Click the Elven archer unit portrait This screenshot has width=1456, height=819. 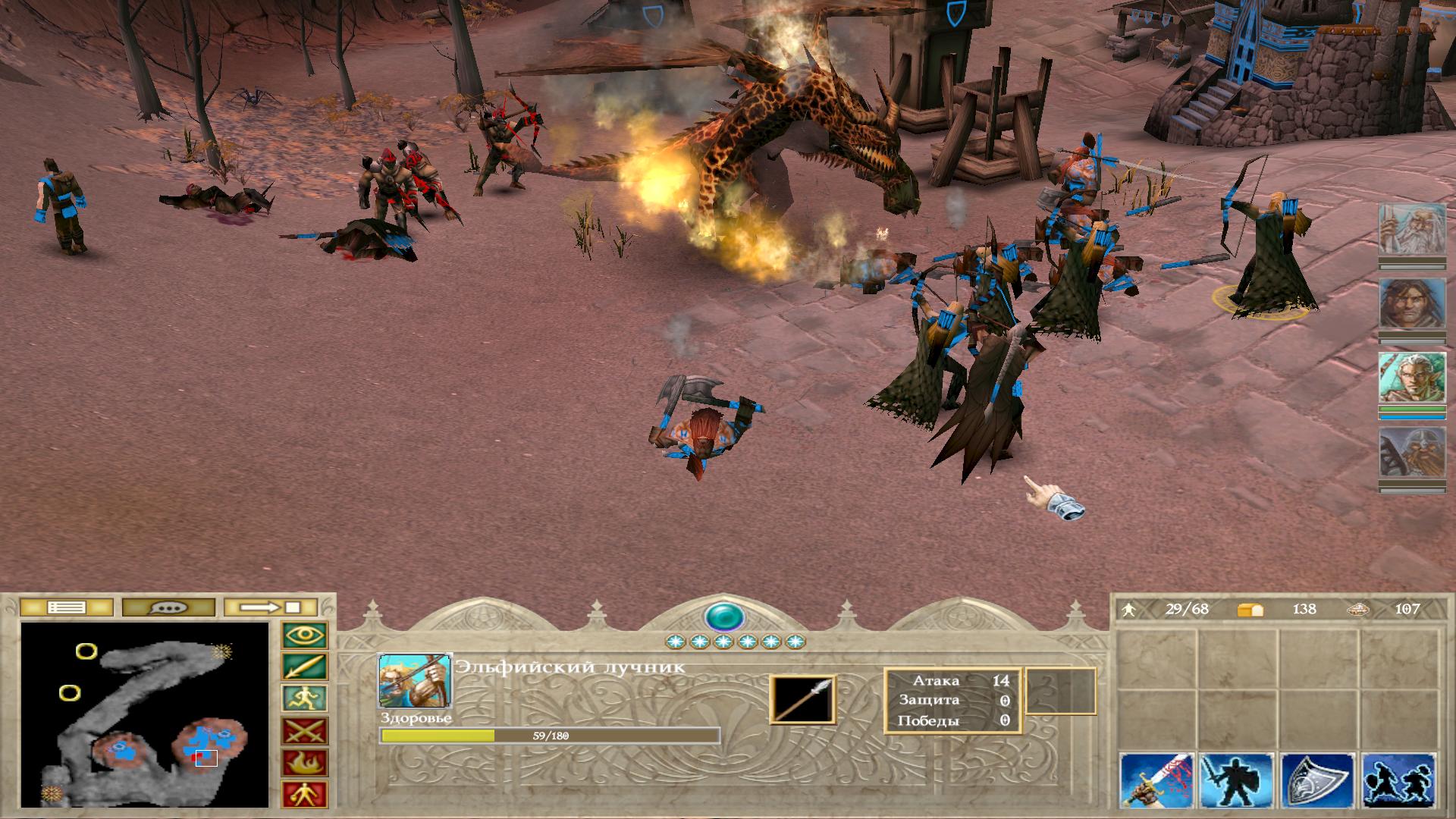tap(414, 681)
